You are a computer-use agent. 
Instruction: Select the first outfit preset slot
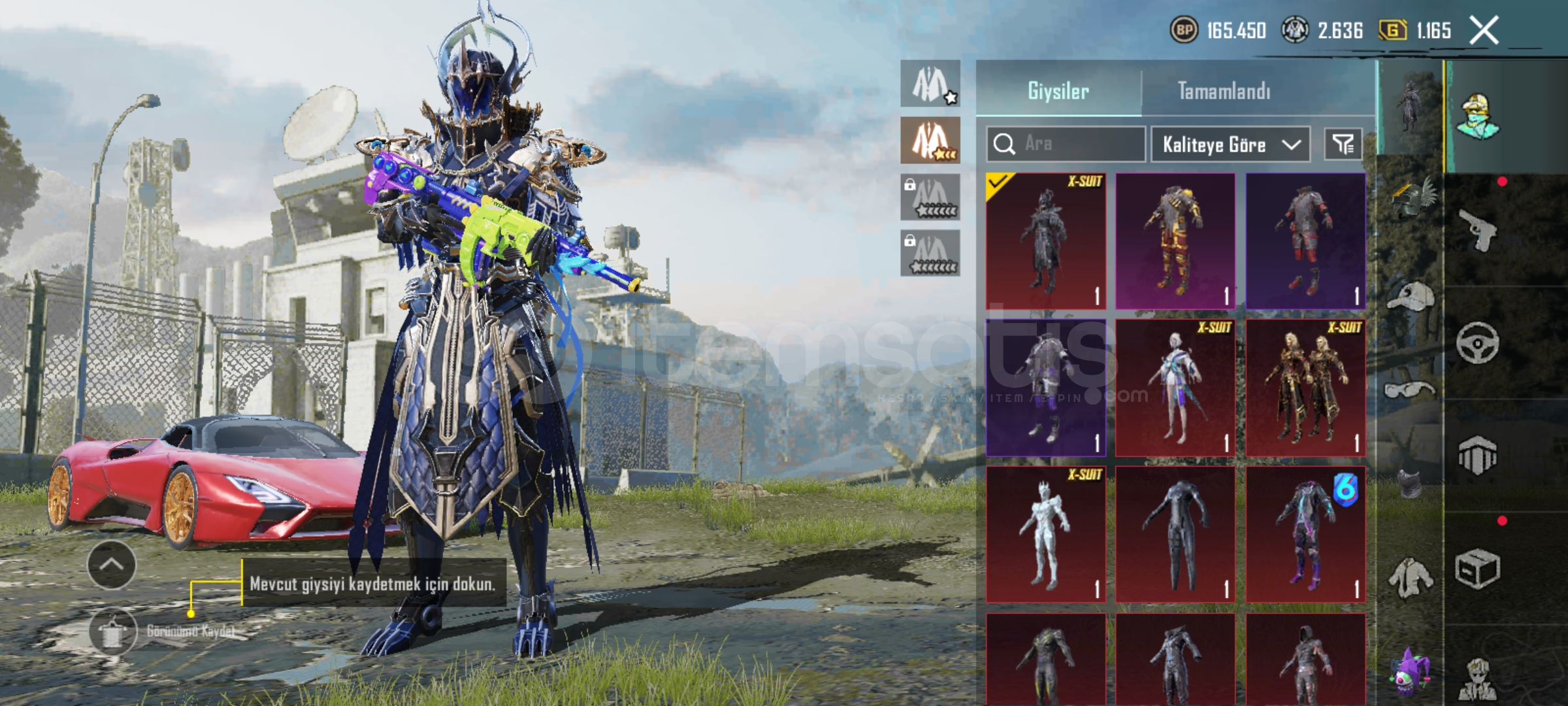click(930, 84)
